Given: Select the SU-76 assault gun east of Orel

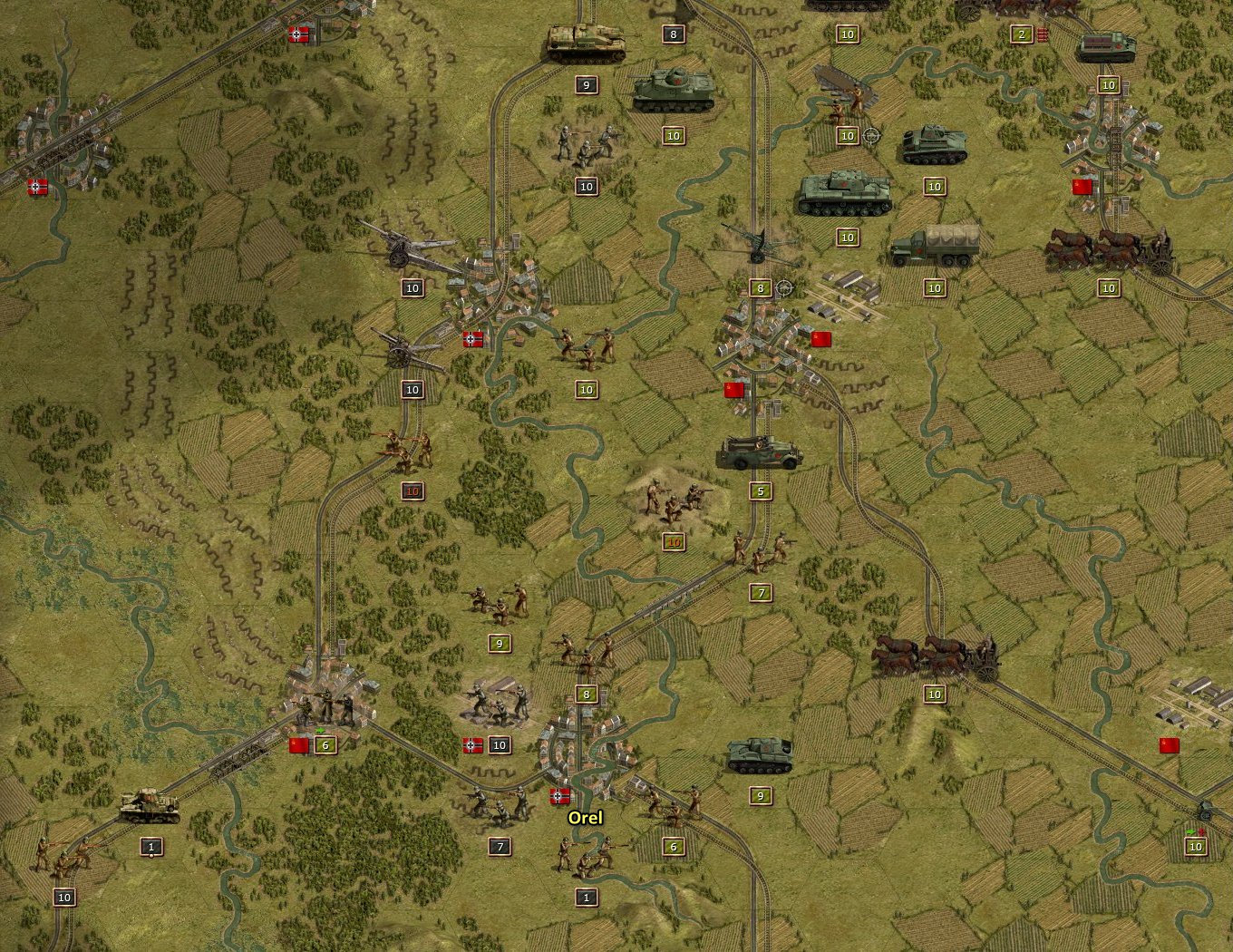Looking at the screenshot, I should pos(762,757).
